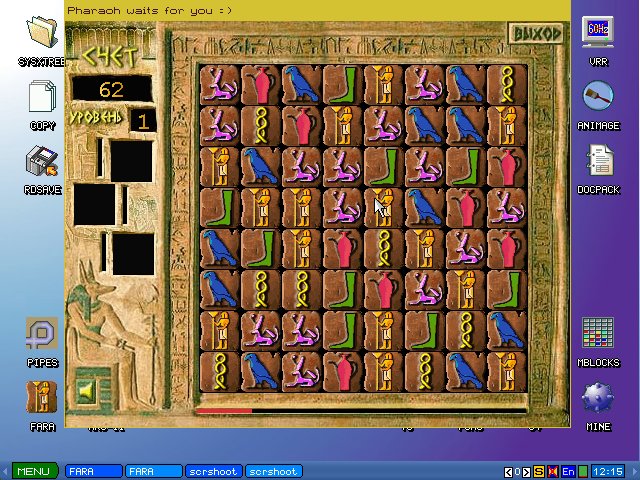Viewport: 640px width, 480px height.
Task: Launch the COPY desktop icon
Action: tap(42, 101)
